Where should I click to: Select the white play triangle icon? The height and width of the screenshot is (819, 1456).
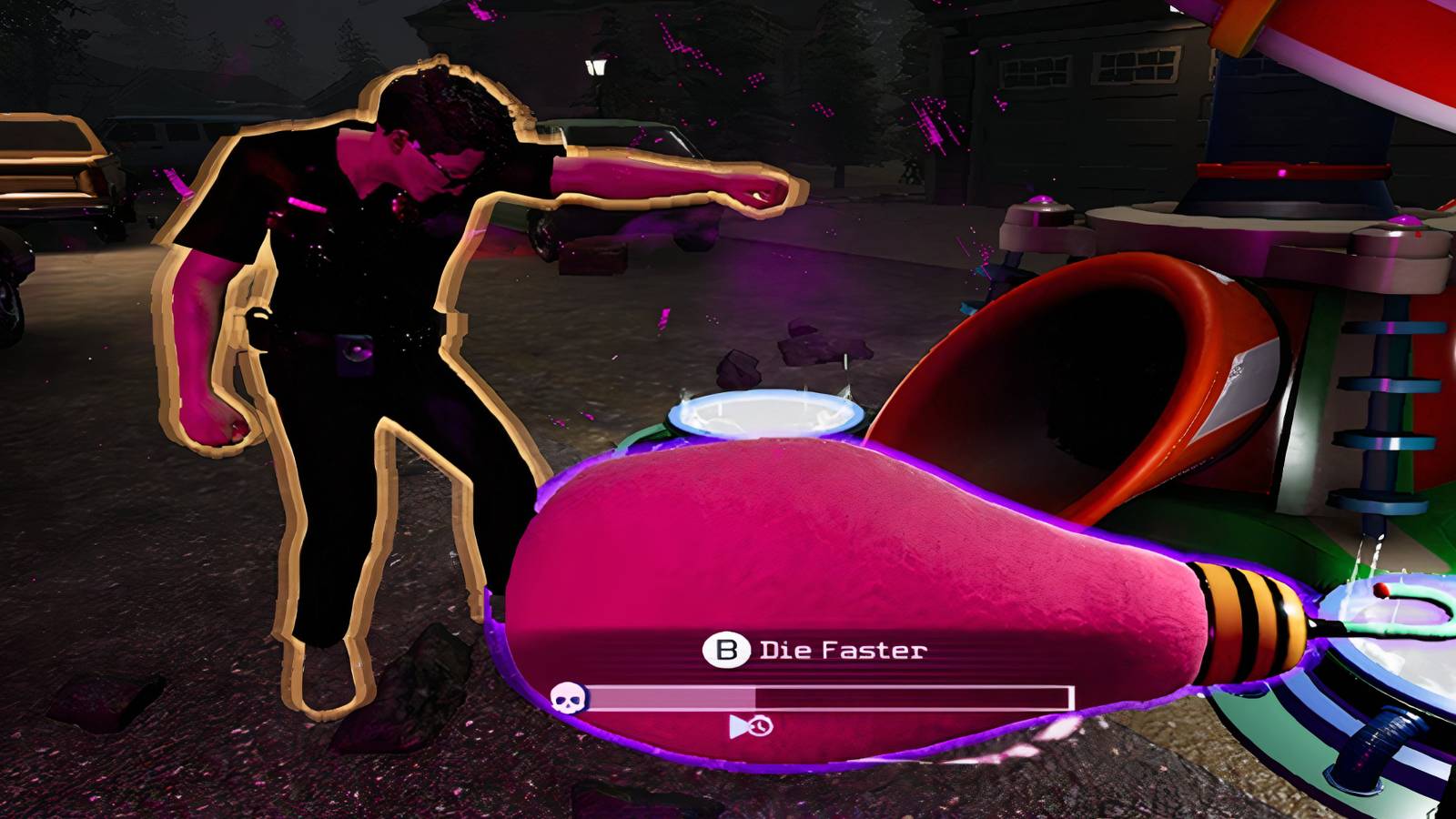pyautogui.click(x=739, y=726)
